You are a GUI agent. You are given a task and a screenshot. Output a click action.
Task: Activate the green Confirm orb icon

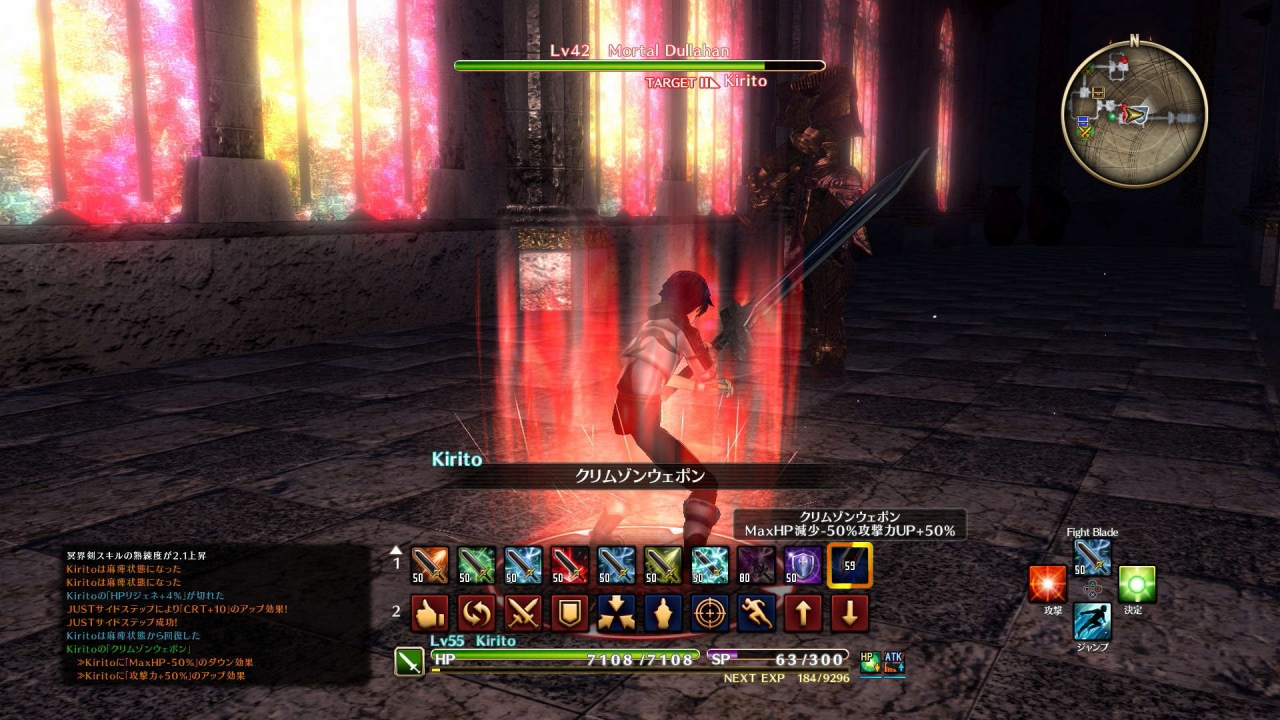(x=1137, y=584)
